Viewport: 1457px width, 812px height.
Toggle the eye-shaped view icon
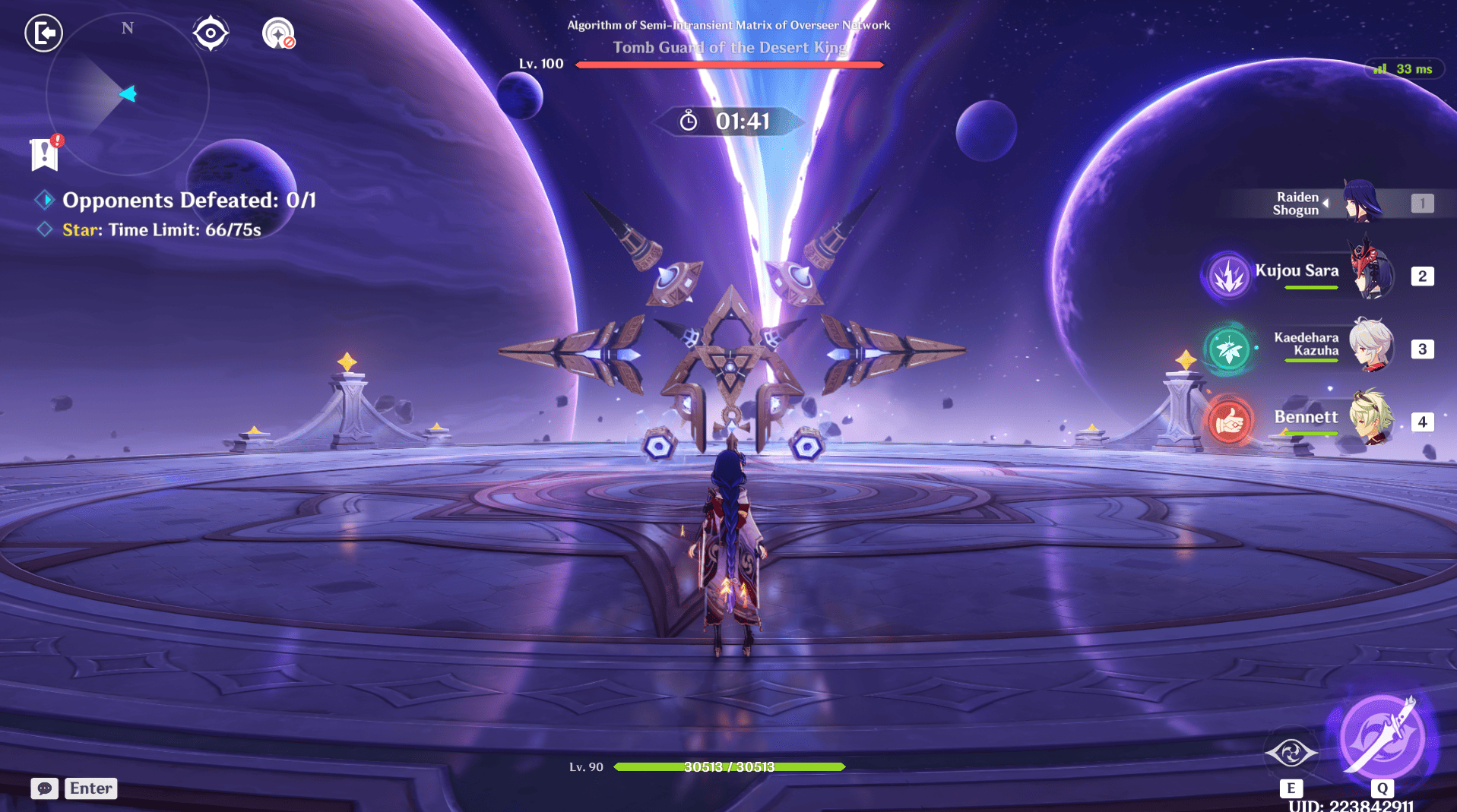pos(211,33)
